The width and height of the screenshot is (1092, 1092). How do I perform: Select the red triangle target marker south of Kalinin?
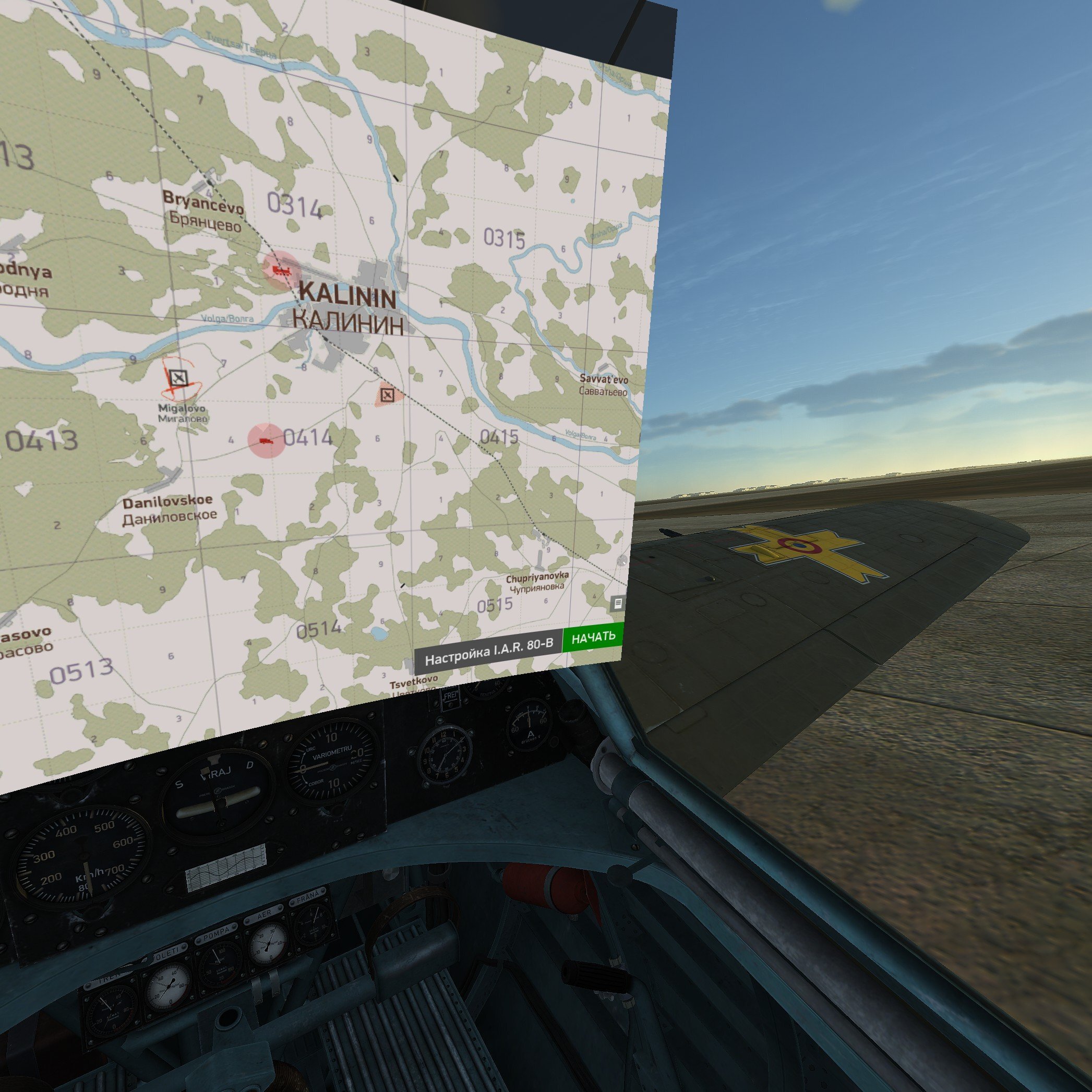click(388, 395)
